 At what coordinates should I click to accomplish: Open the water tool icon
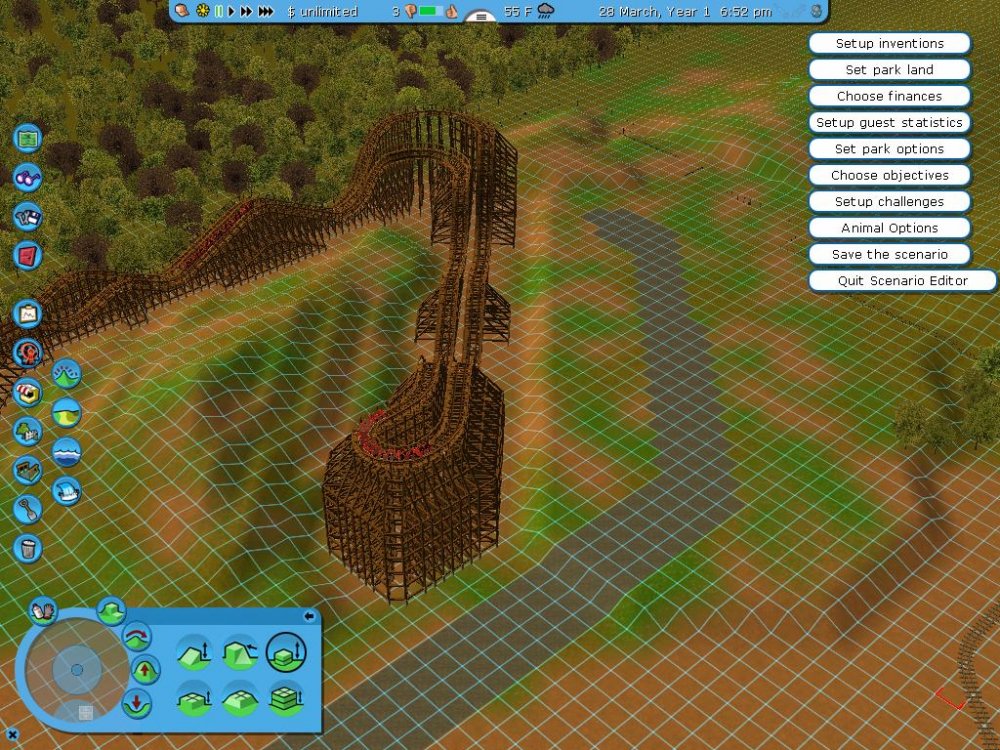tap(66, 452)
